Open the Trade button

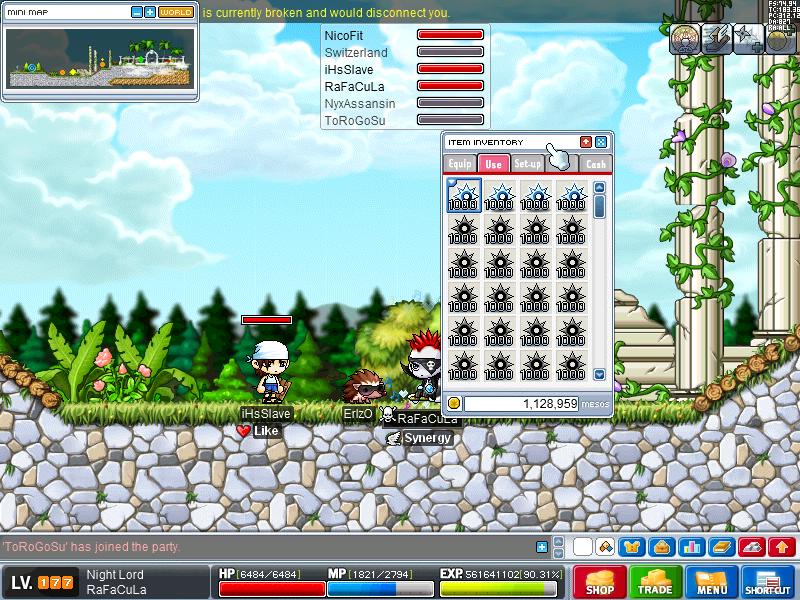point(656,582)
